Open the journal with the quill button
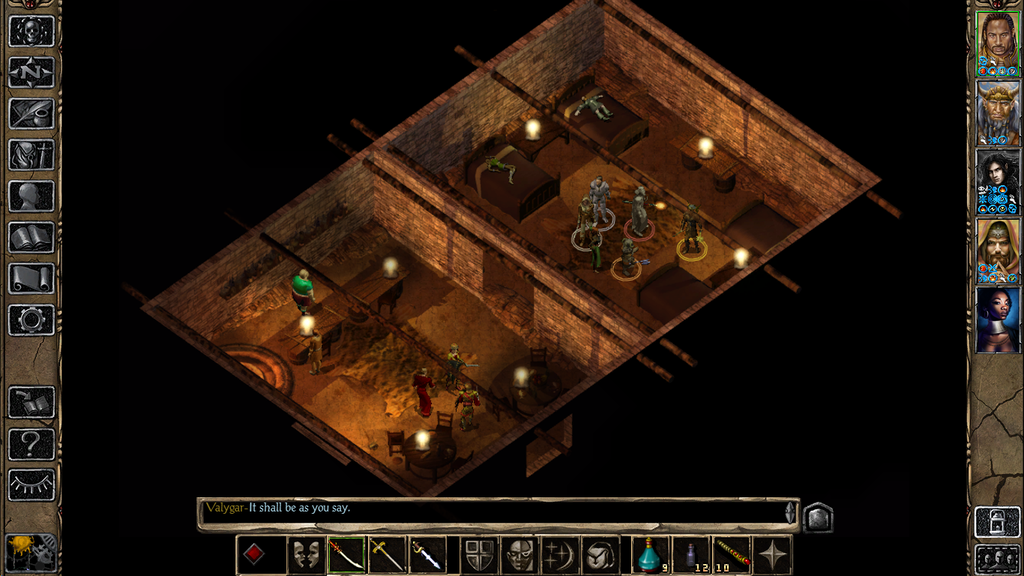The width and height of the screenshot is (1024, 576). coord(31,113)
